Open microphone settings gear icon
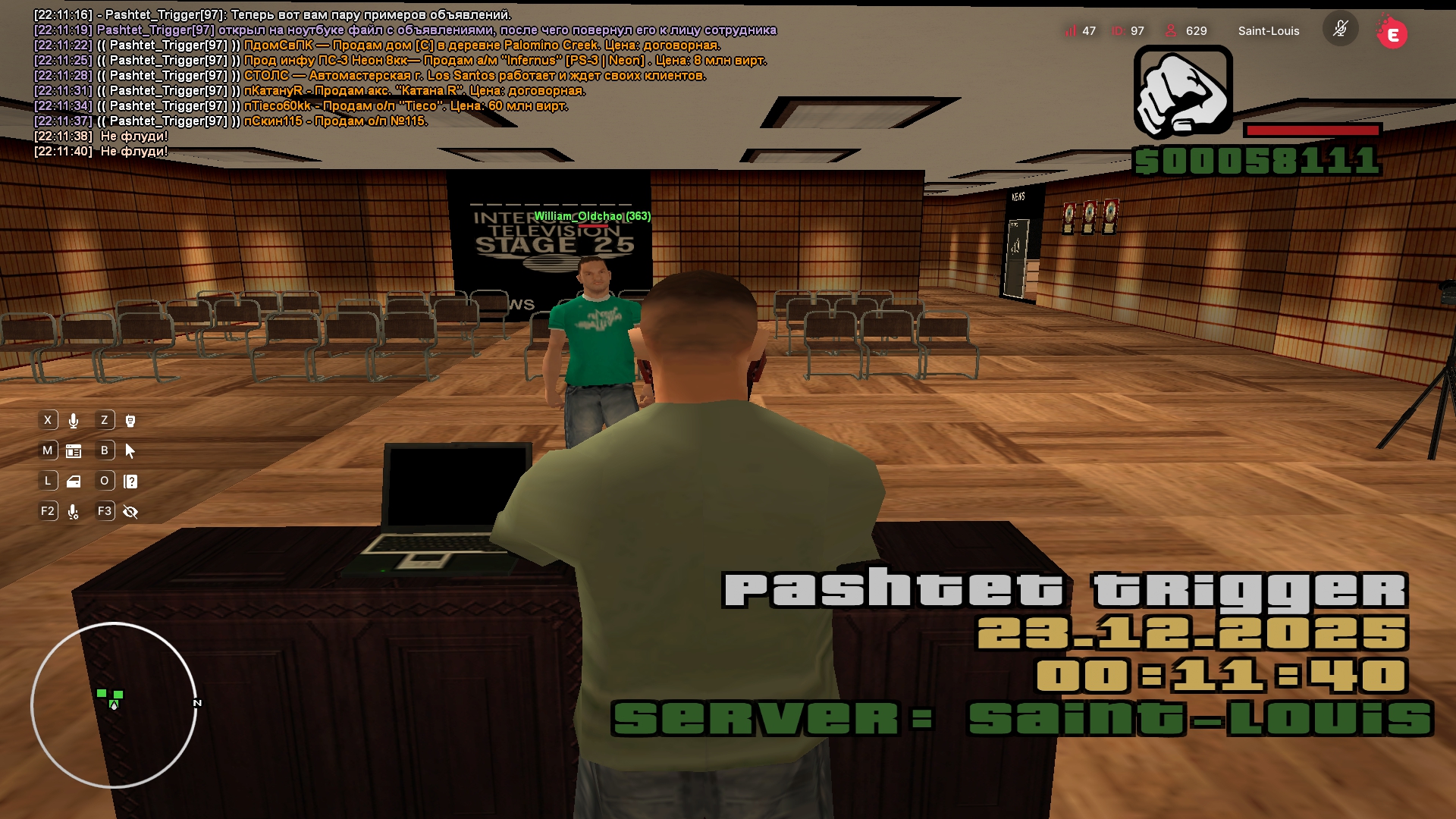The height and width of the screenshot is (819, 1456). (x=74, y=512)
